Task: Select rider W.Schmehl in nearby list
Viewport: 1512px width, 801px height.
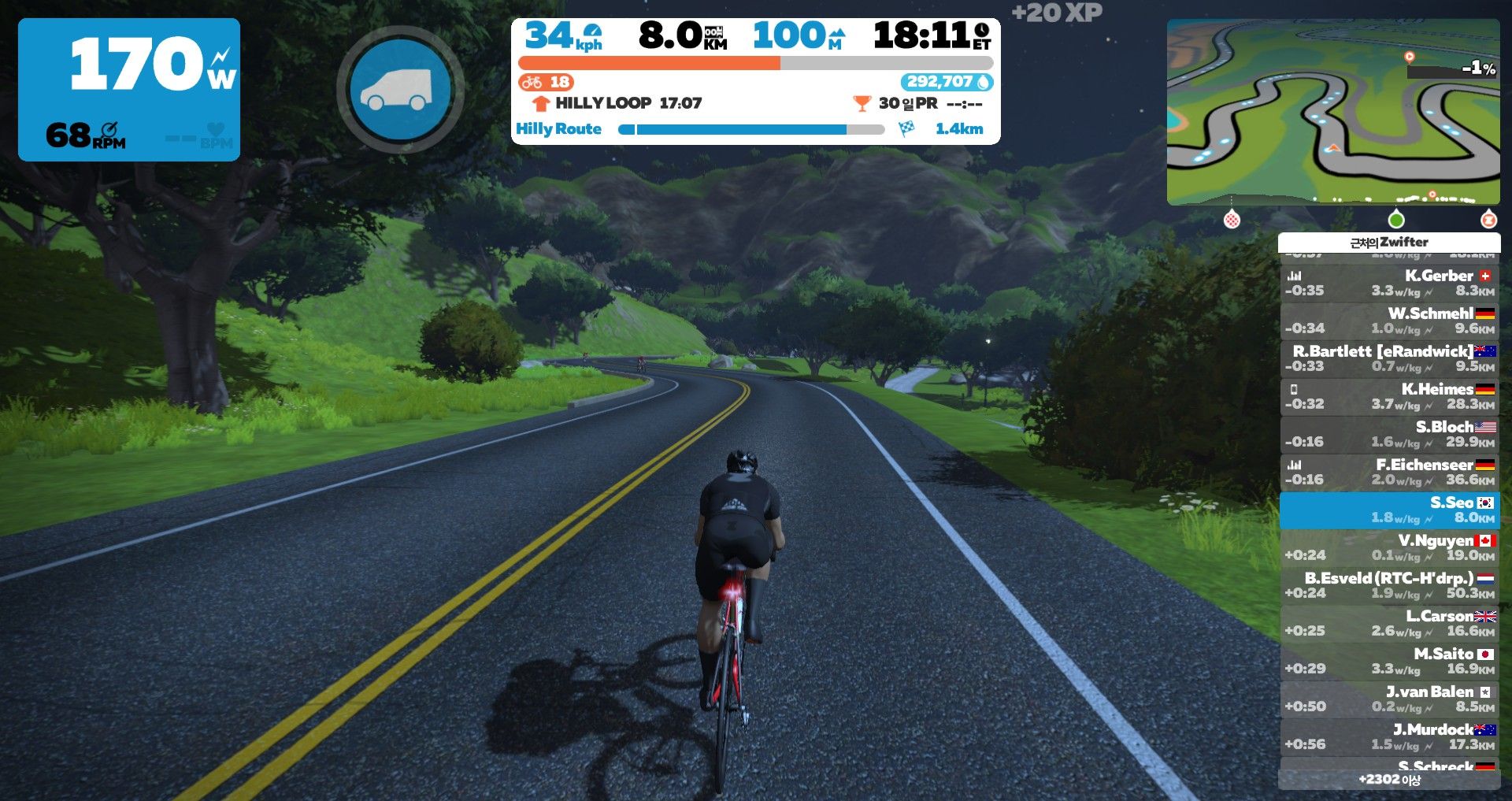Action: [1389, 321]
